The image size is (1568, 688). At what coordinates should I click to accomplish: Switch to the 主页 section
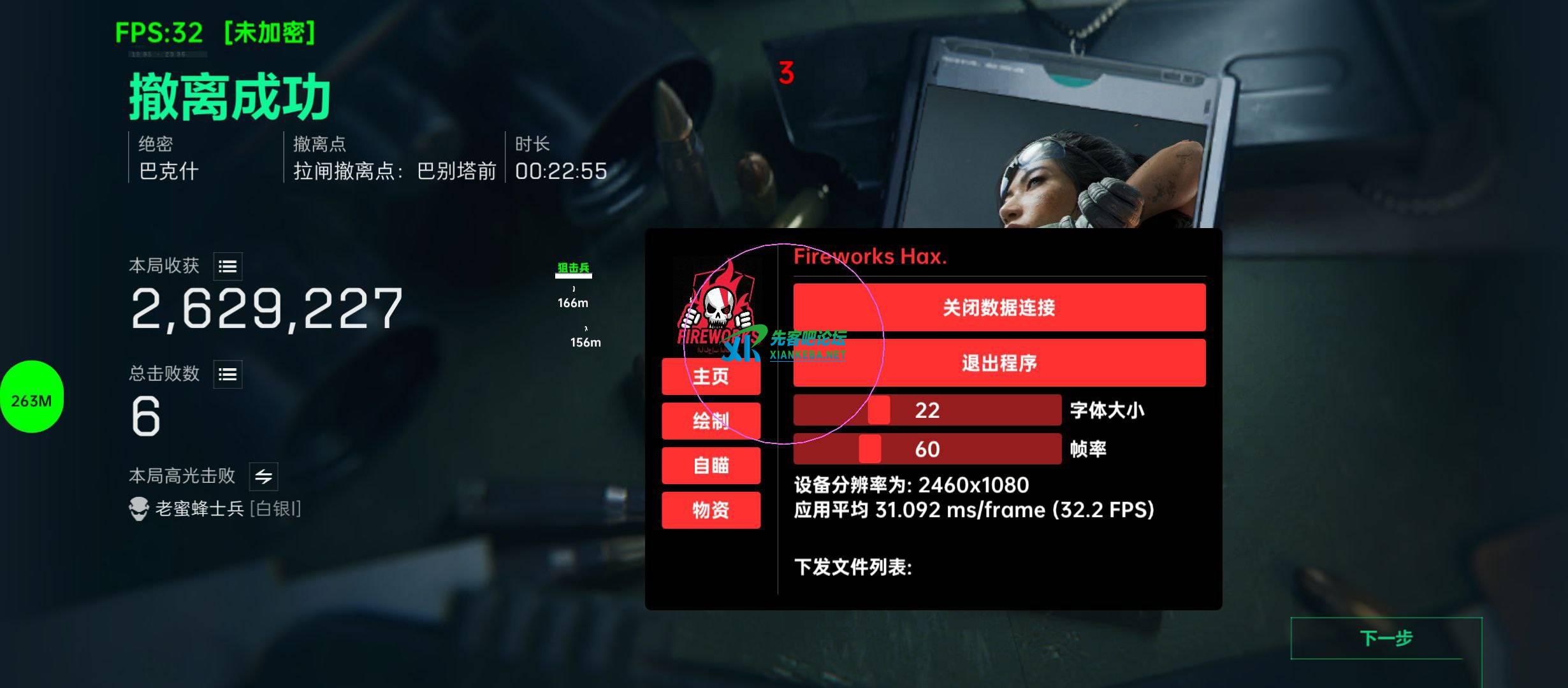point(711,376)
